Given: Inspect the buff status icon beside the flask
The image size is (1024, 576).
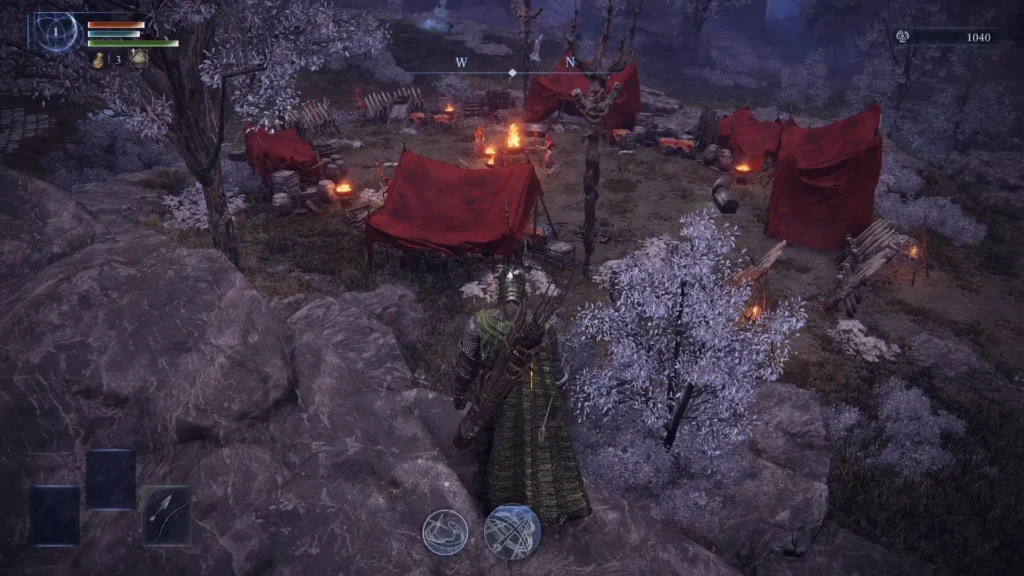Looking at the screenshot, I should click(138, 59).
